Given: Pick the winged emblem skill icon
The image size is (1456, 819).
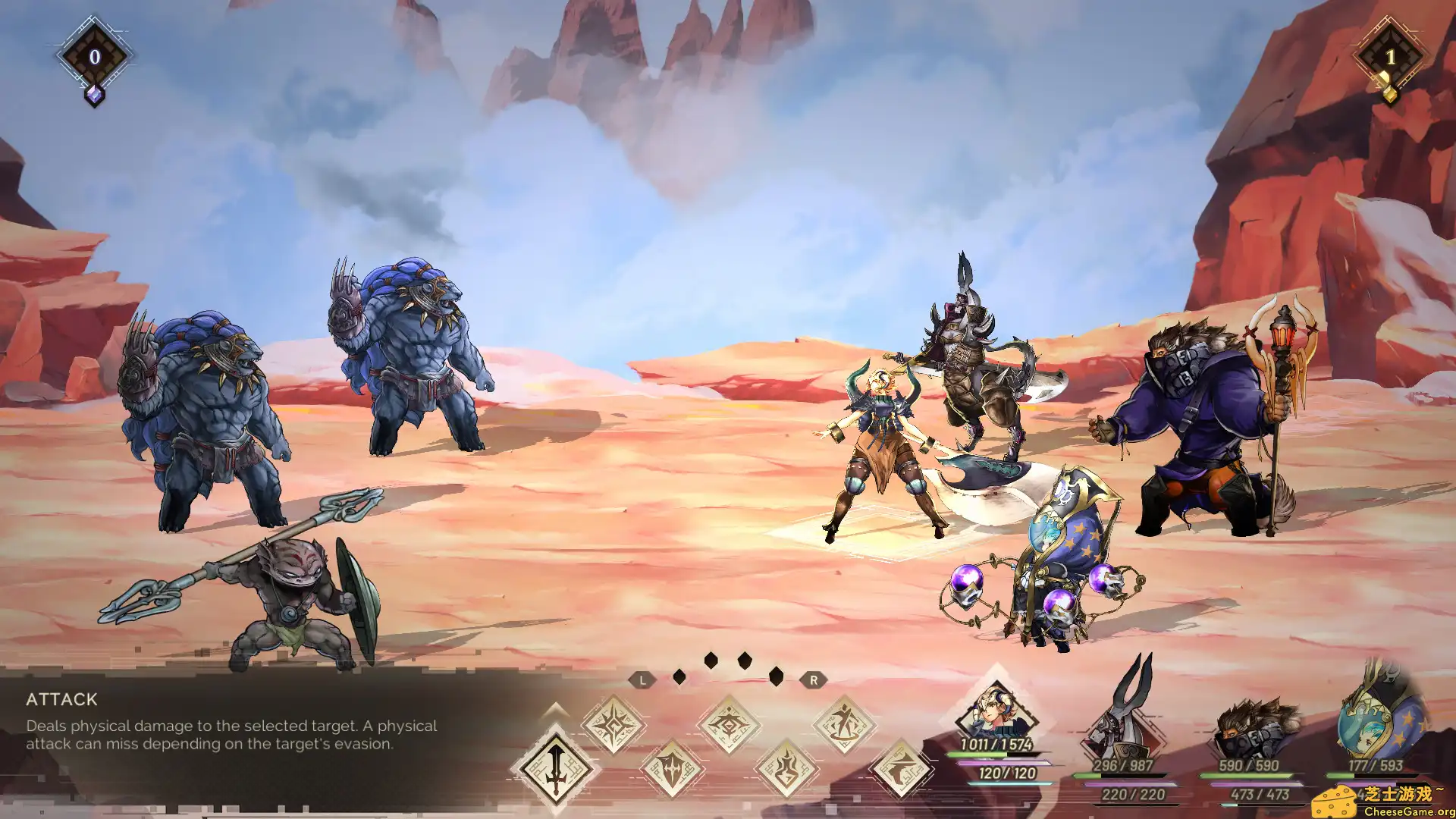Looking at the screenshot, I should [729, 726].
